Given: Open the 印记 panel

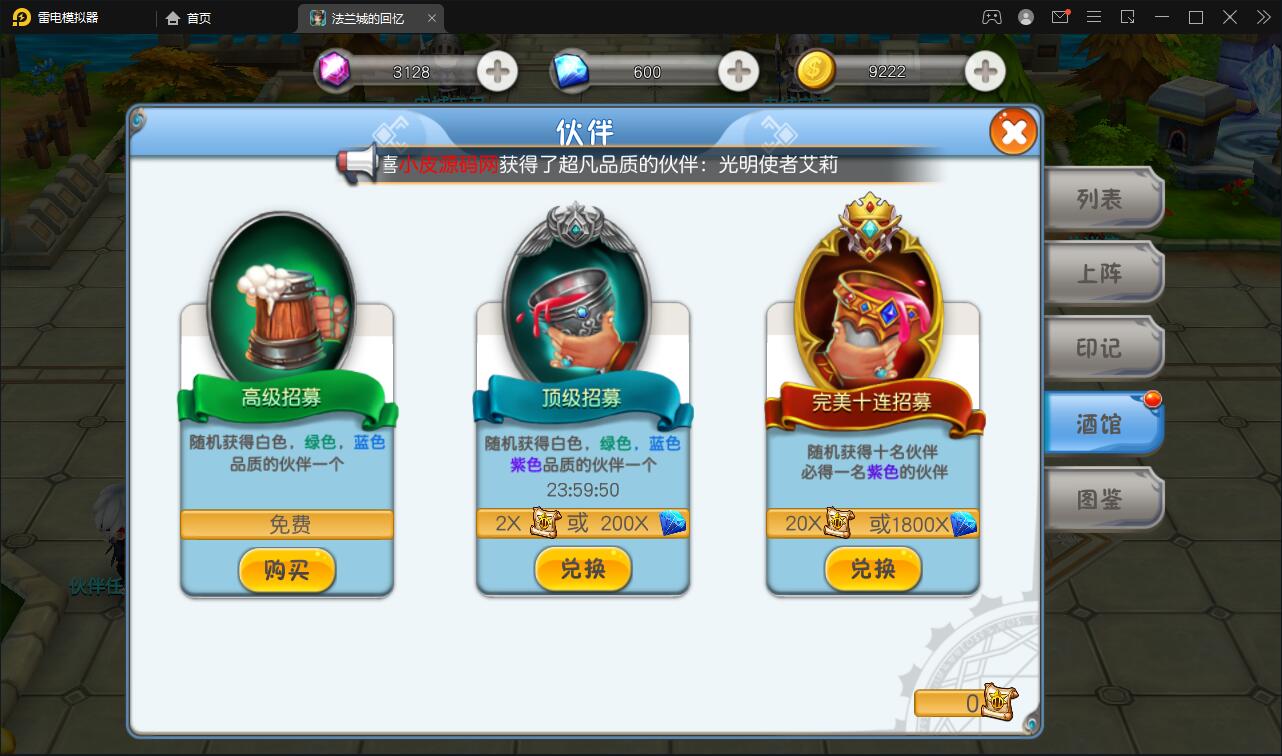Looking at the screenshot, I should tap(1103, 348).
